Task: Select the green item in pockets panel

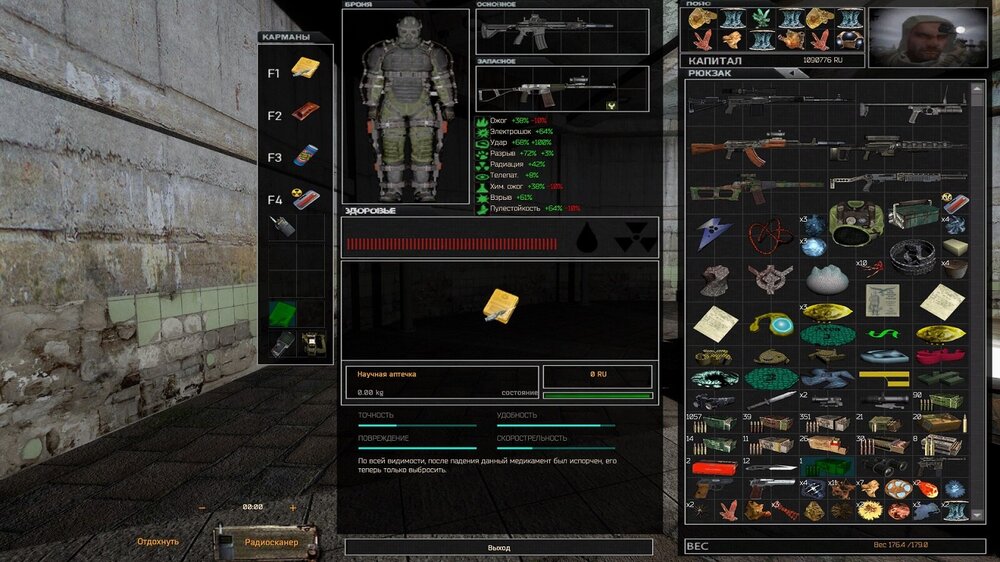Action: click(283, 314)
